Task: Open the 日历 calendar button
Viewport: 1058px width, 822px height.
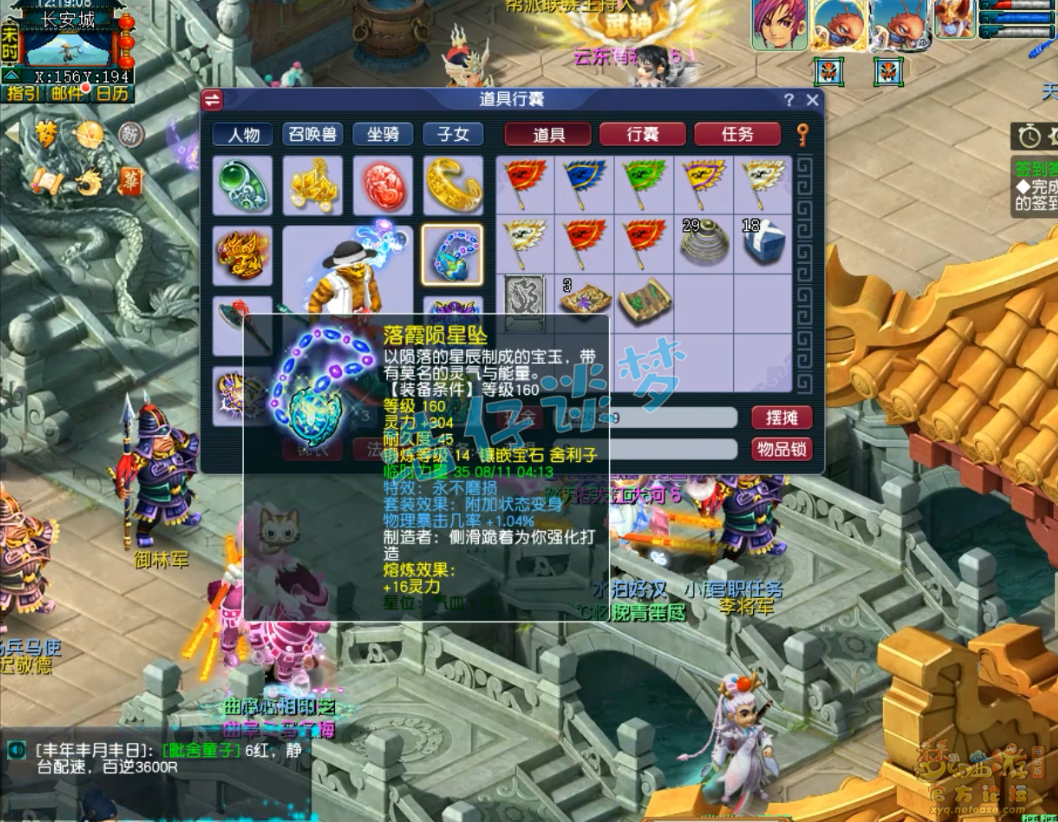Action: click(x=111, y=93)
